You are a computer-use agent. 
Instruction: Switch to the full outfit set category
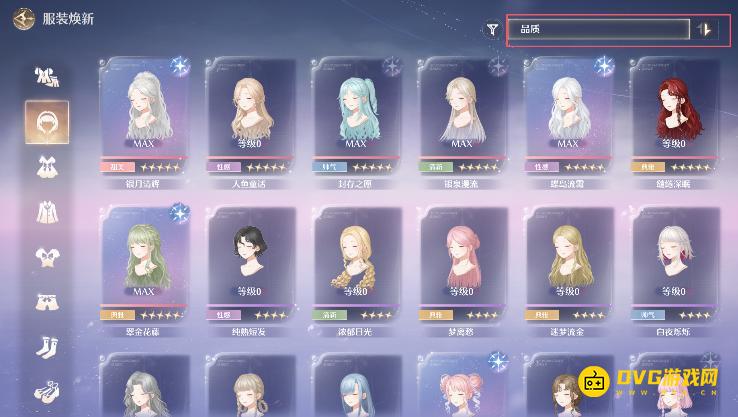click(47, 76)
